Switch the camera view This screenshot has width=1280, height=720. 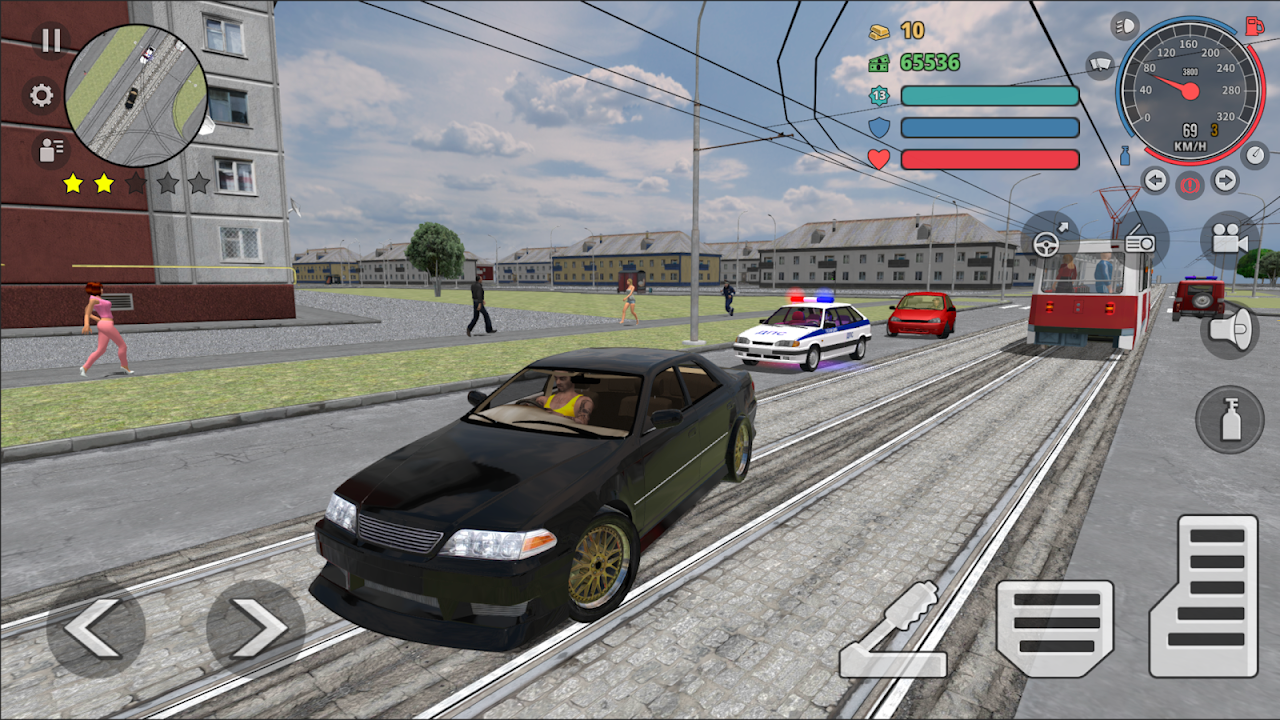tap(1230, 240)
